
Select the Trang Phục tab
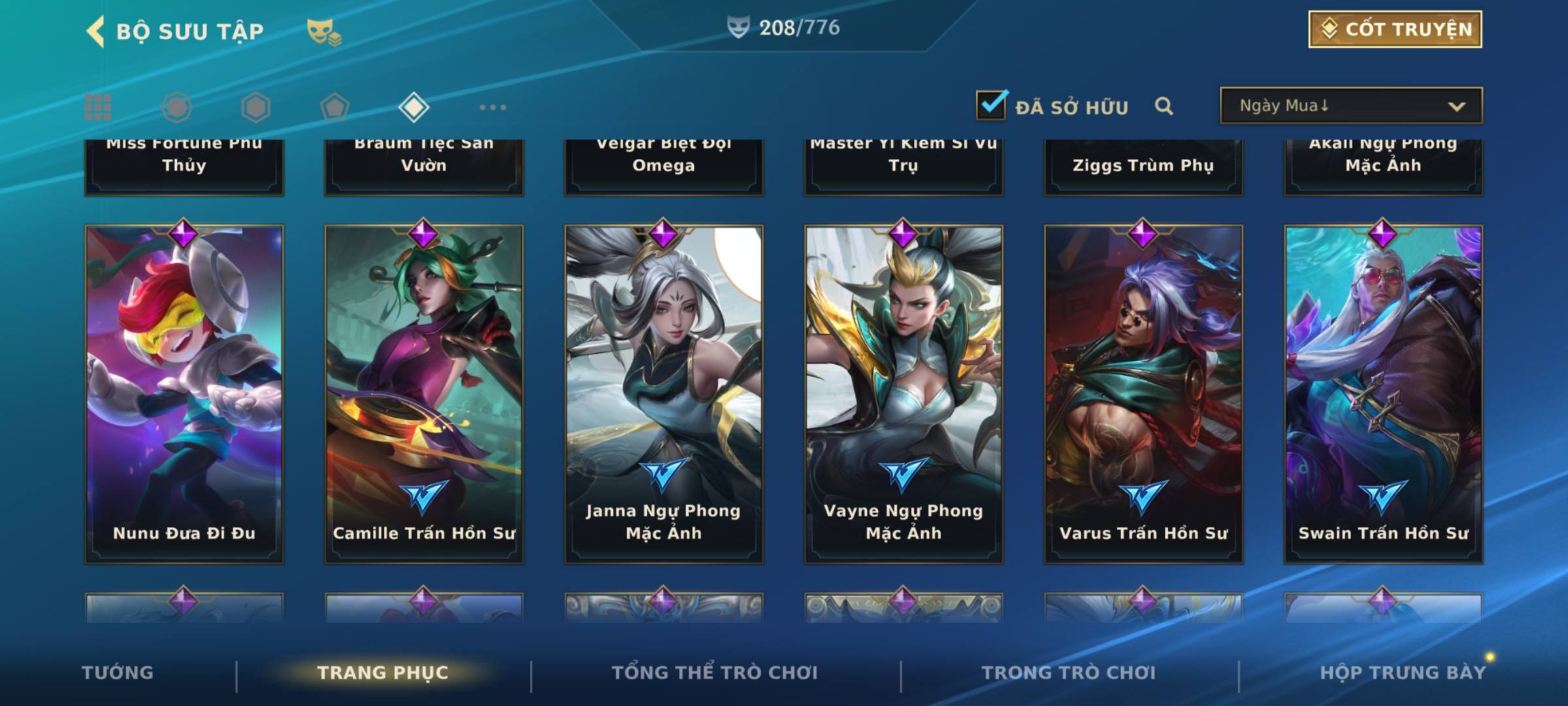[383, 673]
